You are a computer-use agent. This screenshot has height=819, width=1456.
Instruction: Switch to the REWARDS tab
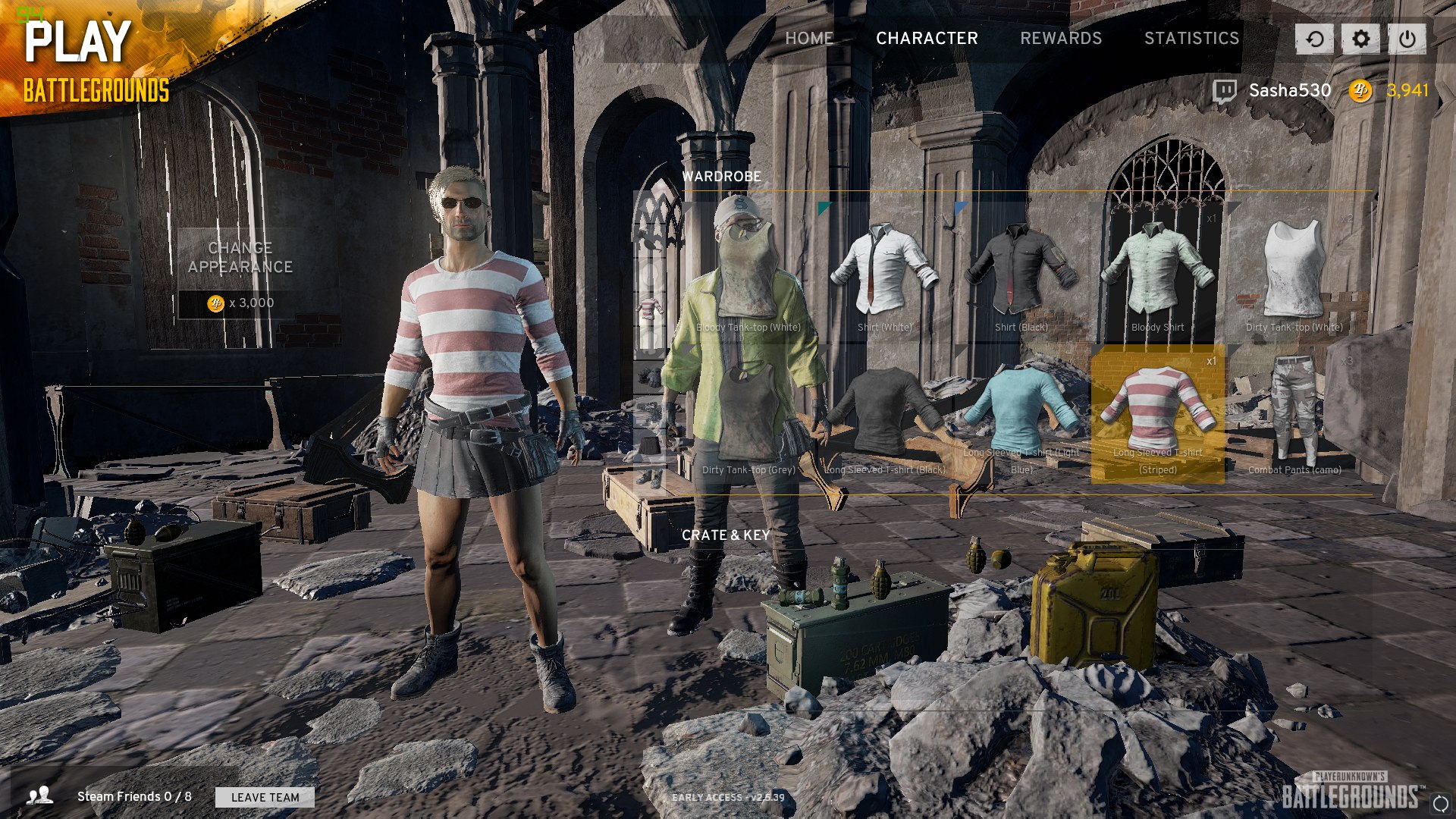pyautogui.click(x=1060, y=38)
